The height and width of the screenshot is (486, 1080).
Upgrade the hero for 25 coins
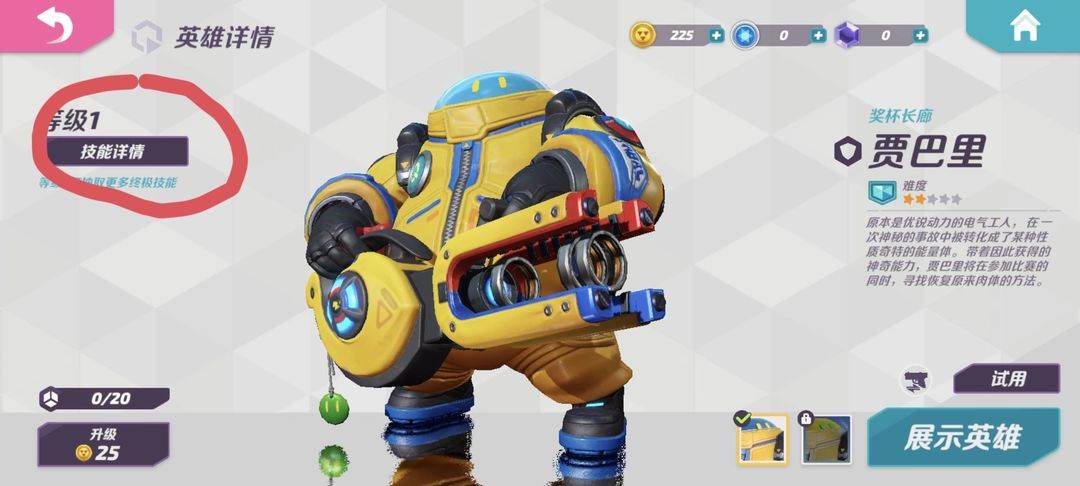click(103, 443)
